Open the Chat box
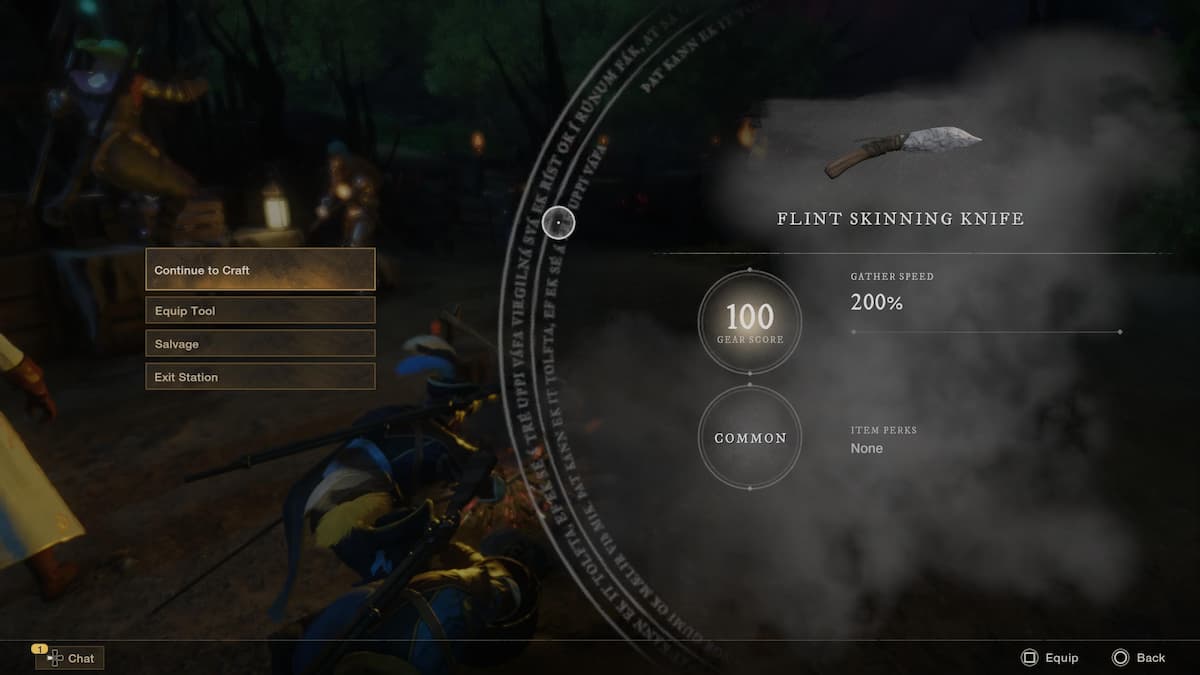1200x675 pixels. tap(70, 658)
